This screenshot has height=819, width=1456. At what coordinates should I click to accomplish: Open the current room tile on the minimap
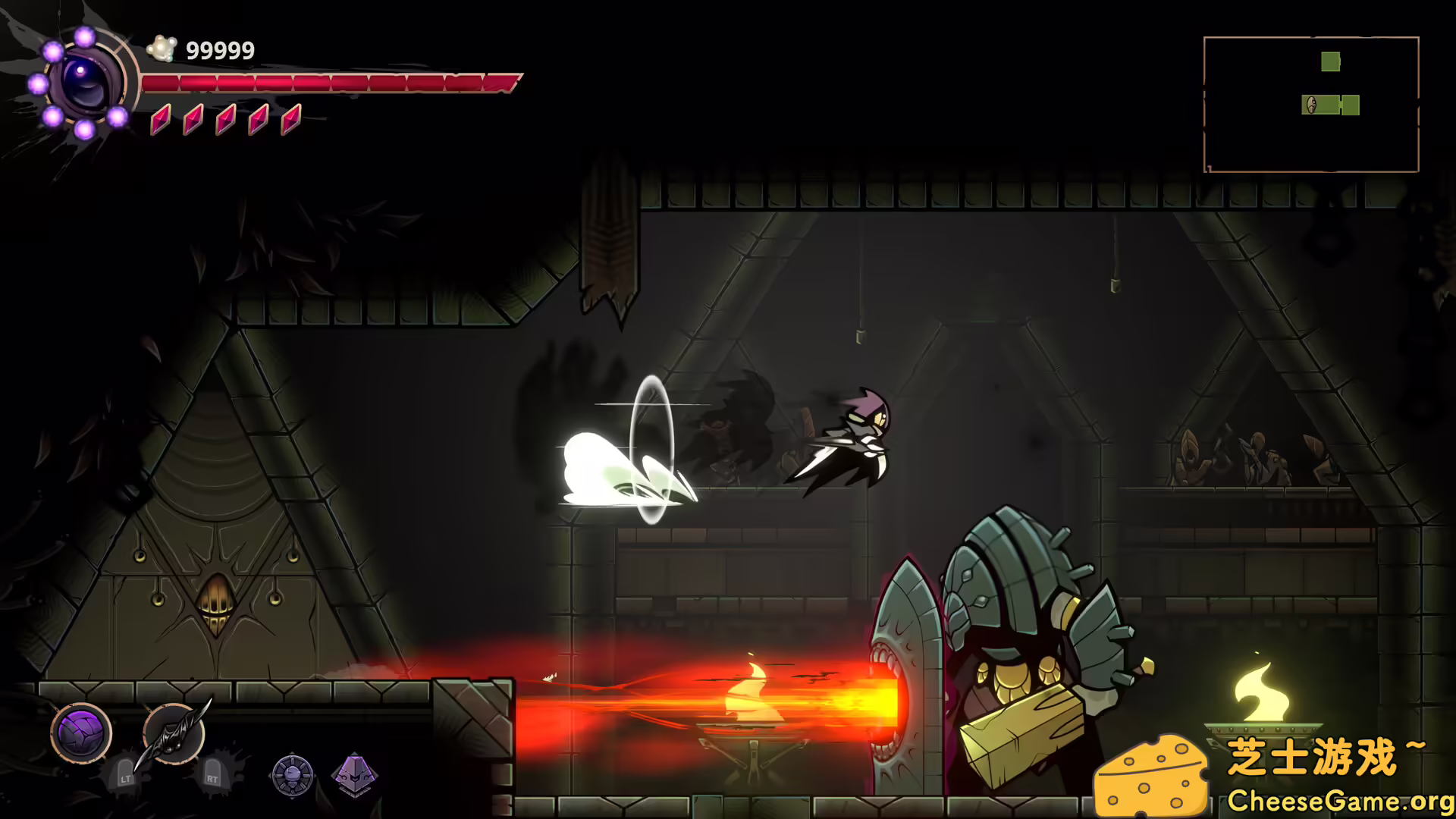tap(1320, 105)
